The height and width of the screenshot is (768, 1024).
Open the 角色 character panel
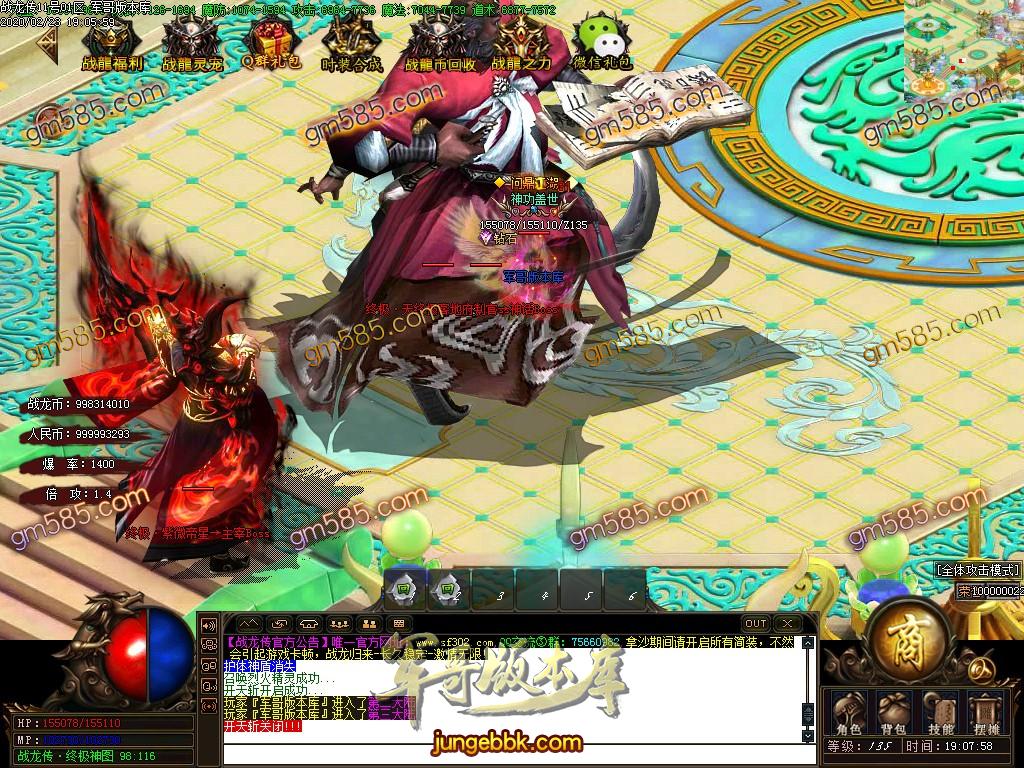847,712
